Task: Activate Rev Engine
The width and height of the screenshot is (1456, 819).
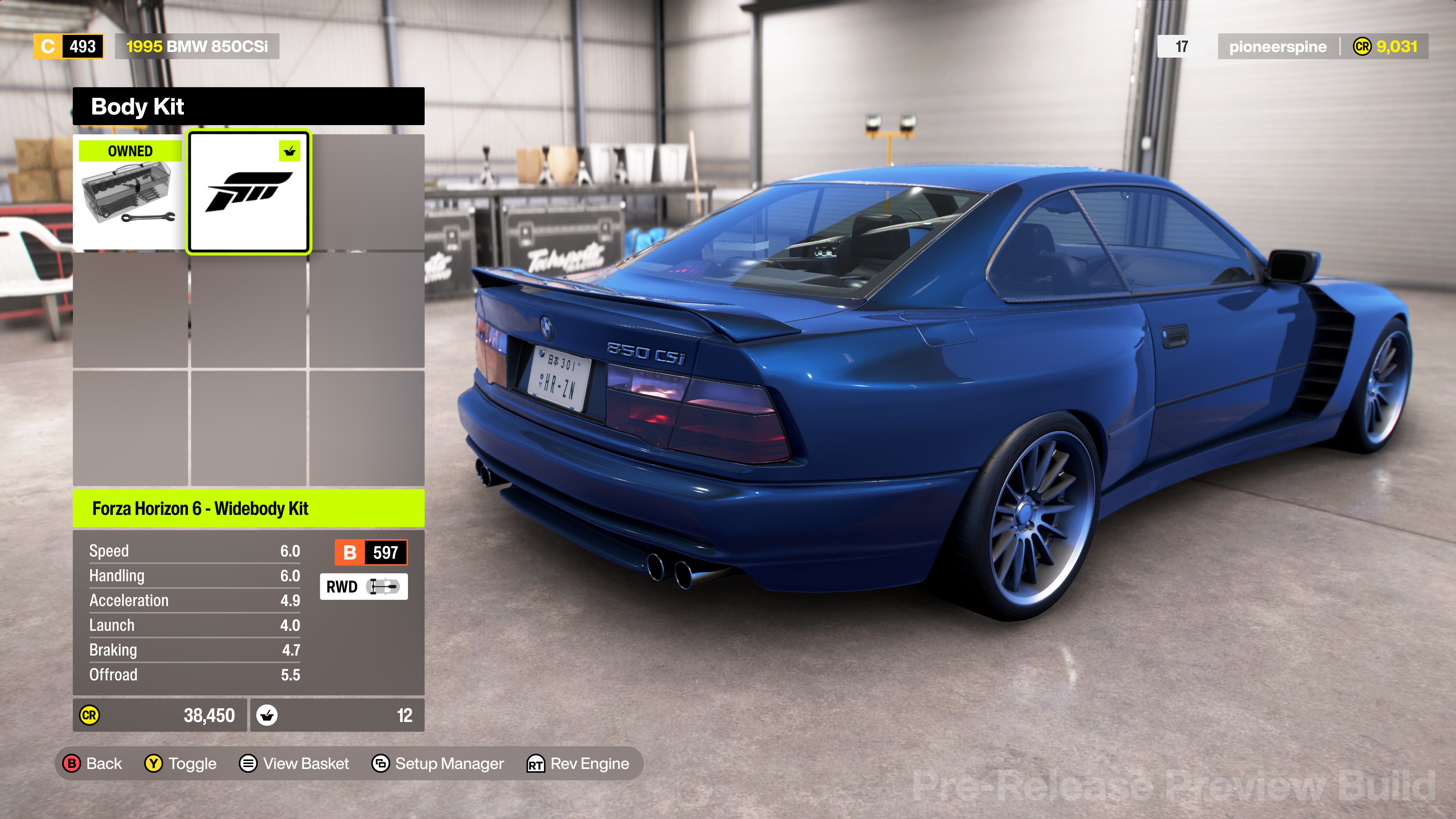Action: pos(577,764)
